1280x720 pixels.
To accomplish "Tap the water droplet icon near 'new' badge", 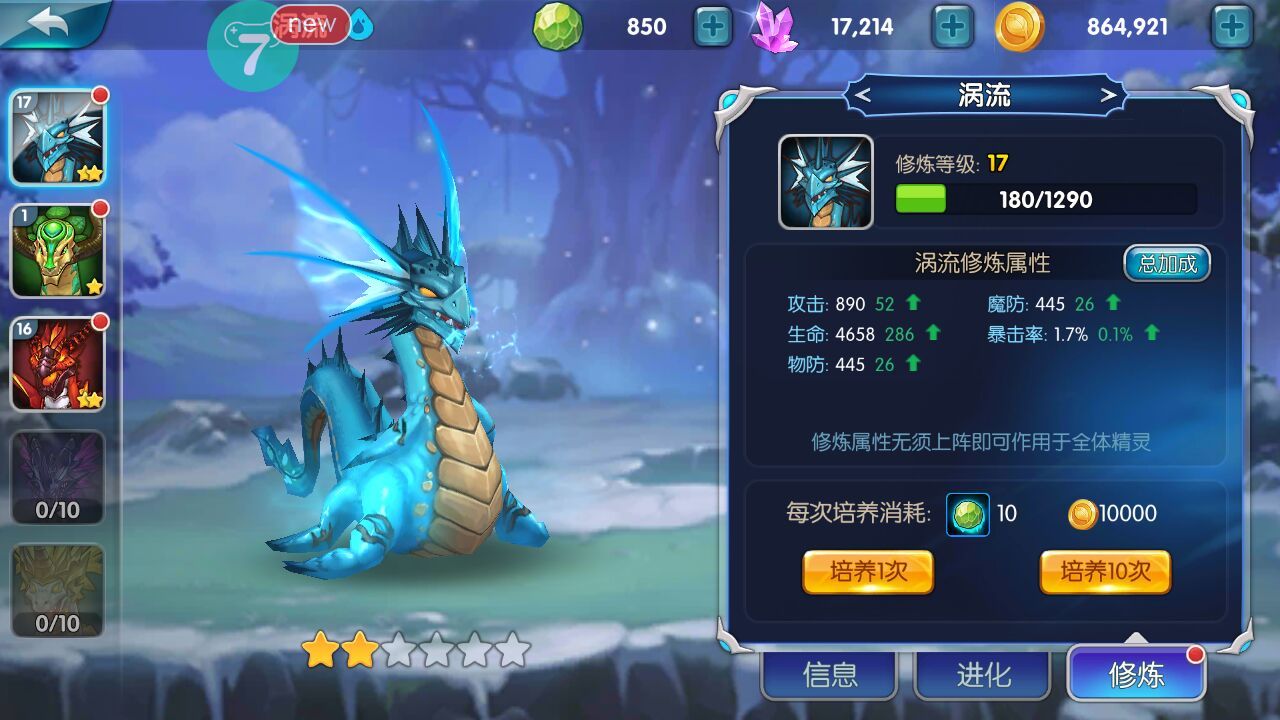I will [x=360, y=24].
